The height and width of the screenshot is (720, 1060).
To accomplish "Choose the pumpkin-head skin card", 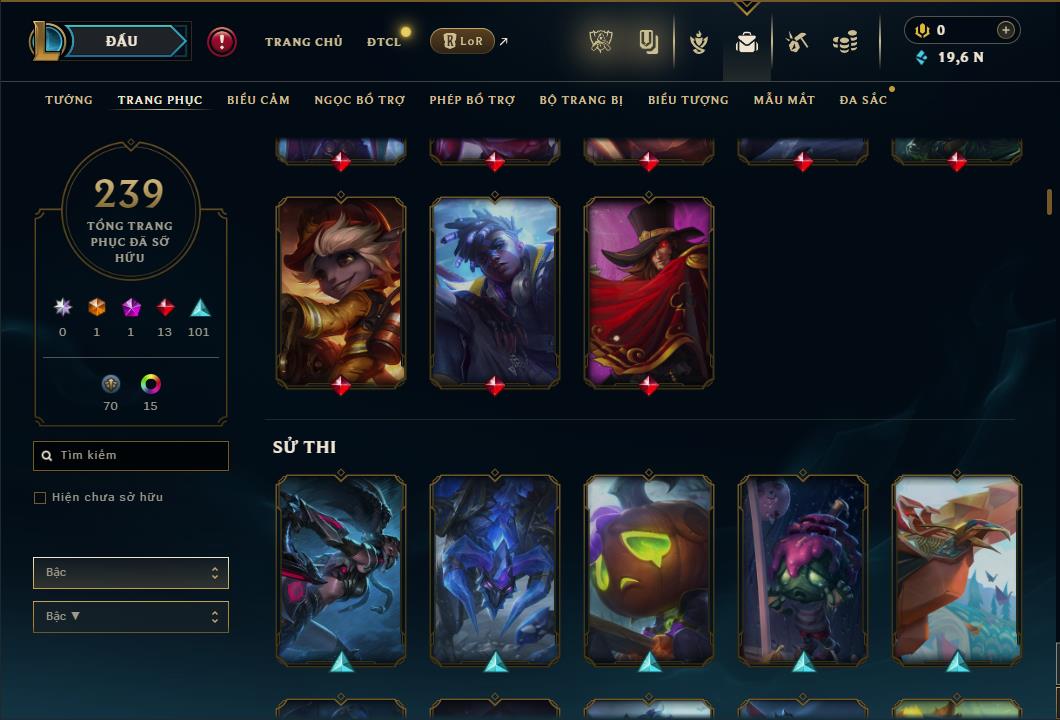I will click(649, 569).
